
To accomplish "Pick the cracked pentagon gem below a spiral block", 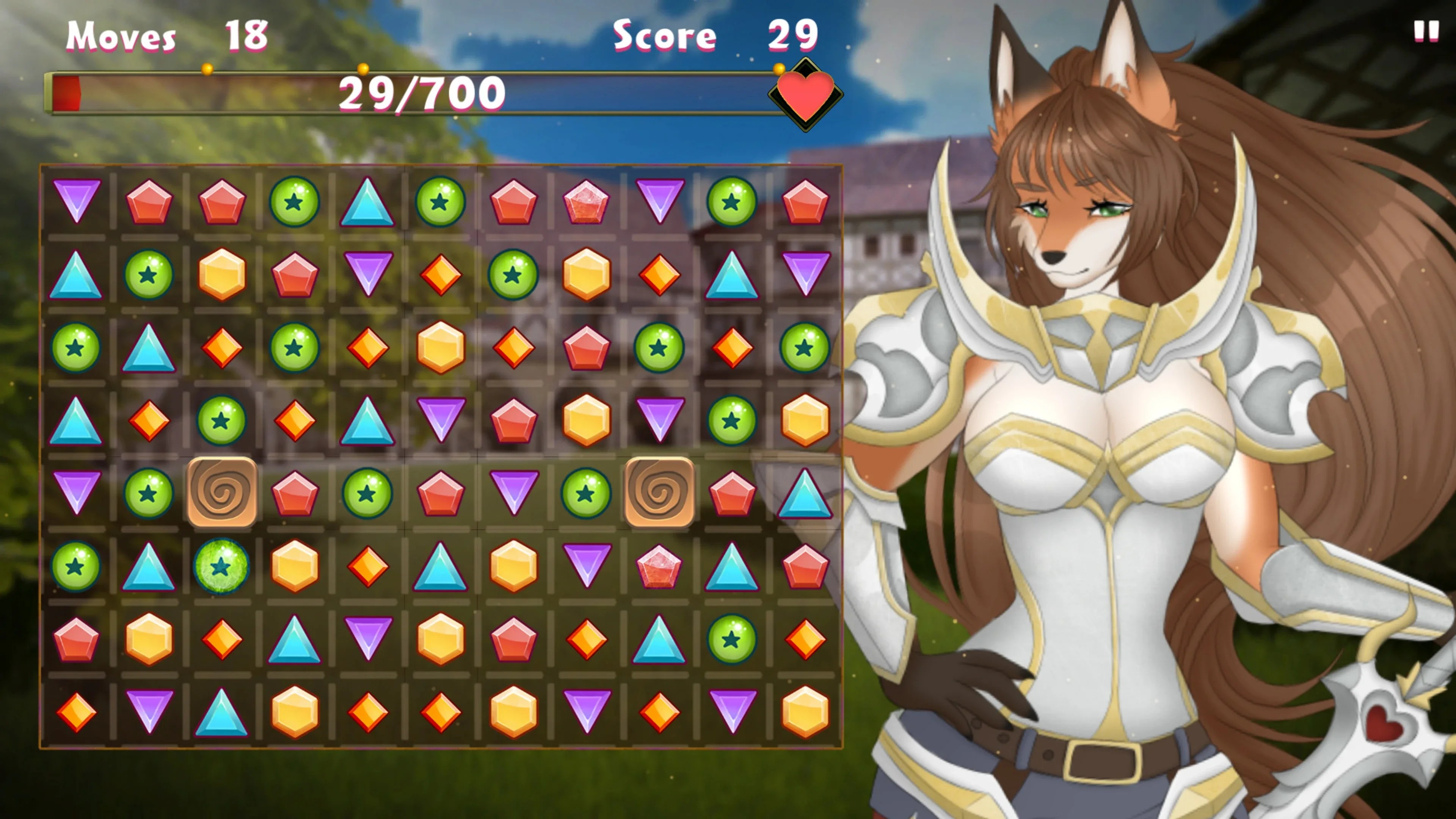I will coord(659,566).
